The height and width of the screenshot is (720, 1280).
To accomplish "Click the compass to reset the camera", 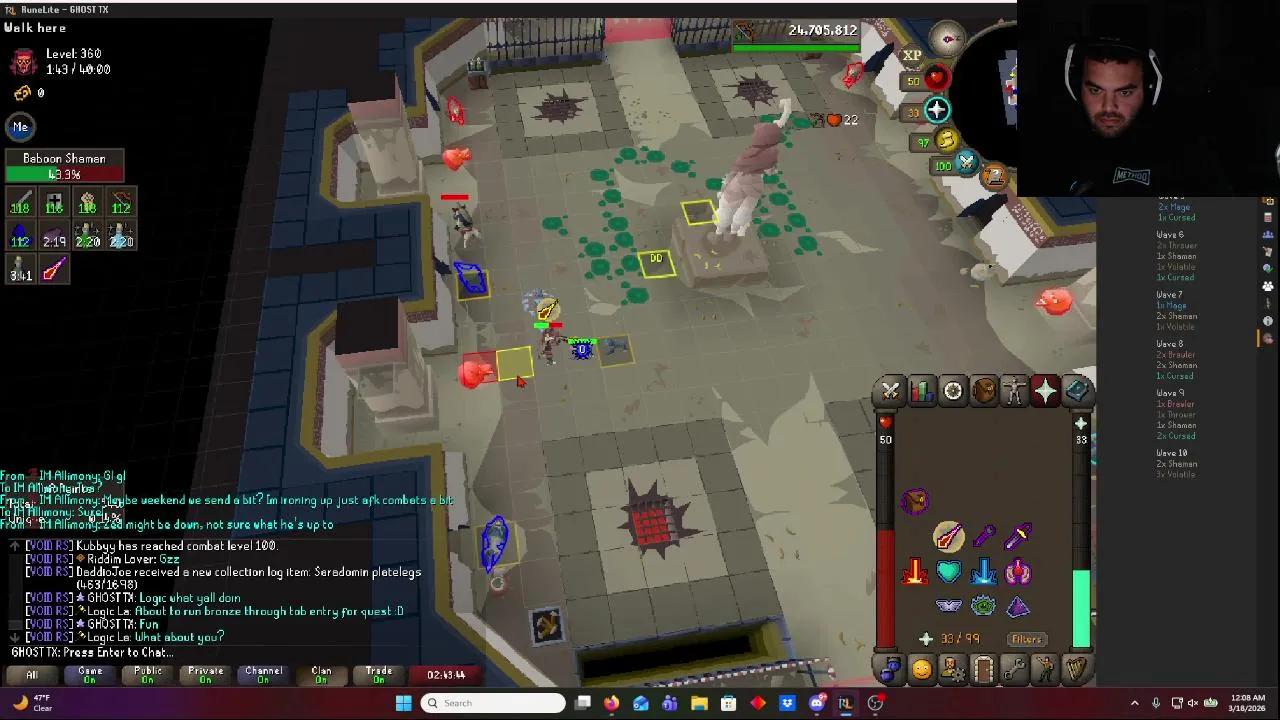I will tap(946, 38).
